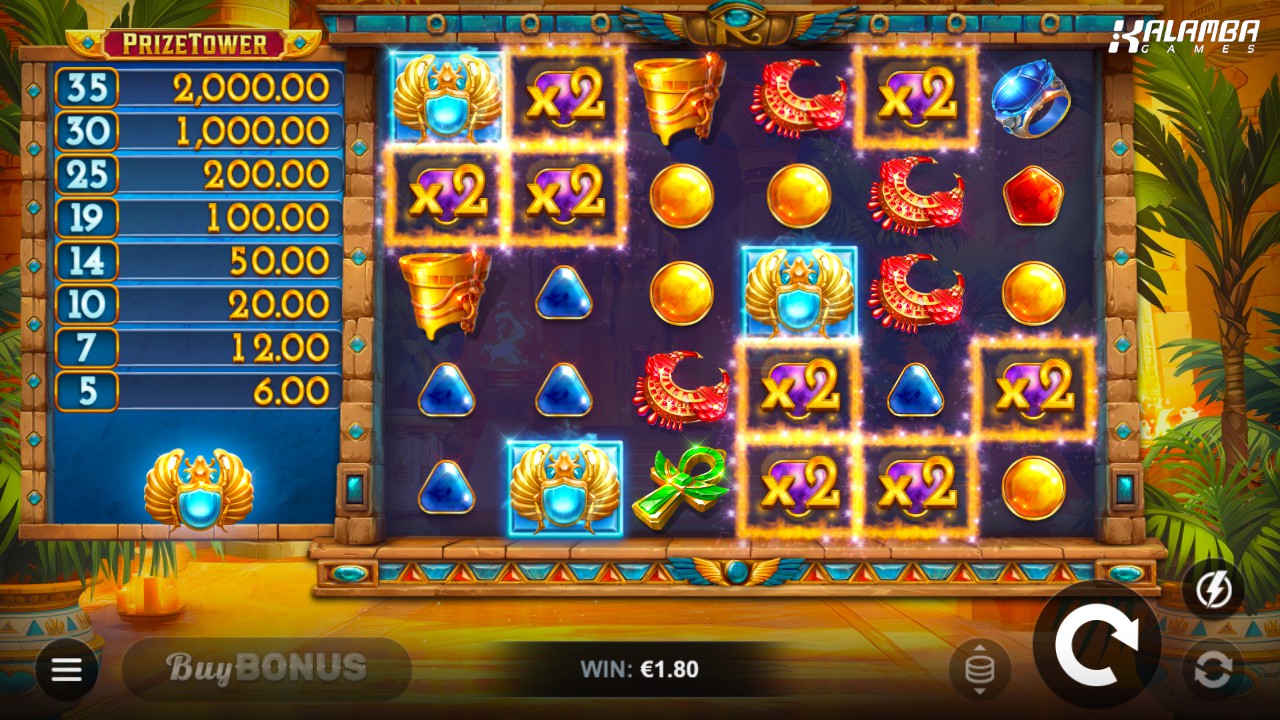The height and width of the screenshot is (720, 1280).
Task: Toggle turbo mode with the lightning bolt icon
Action: click(1213, 589)
